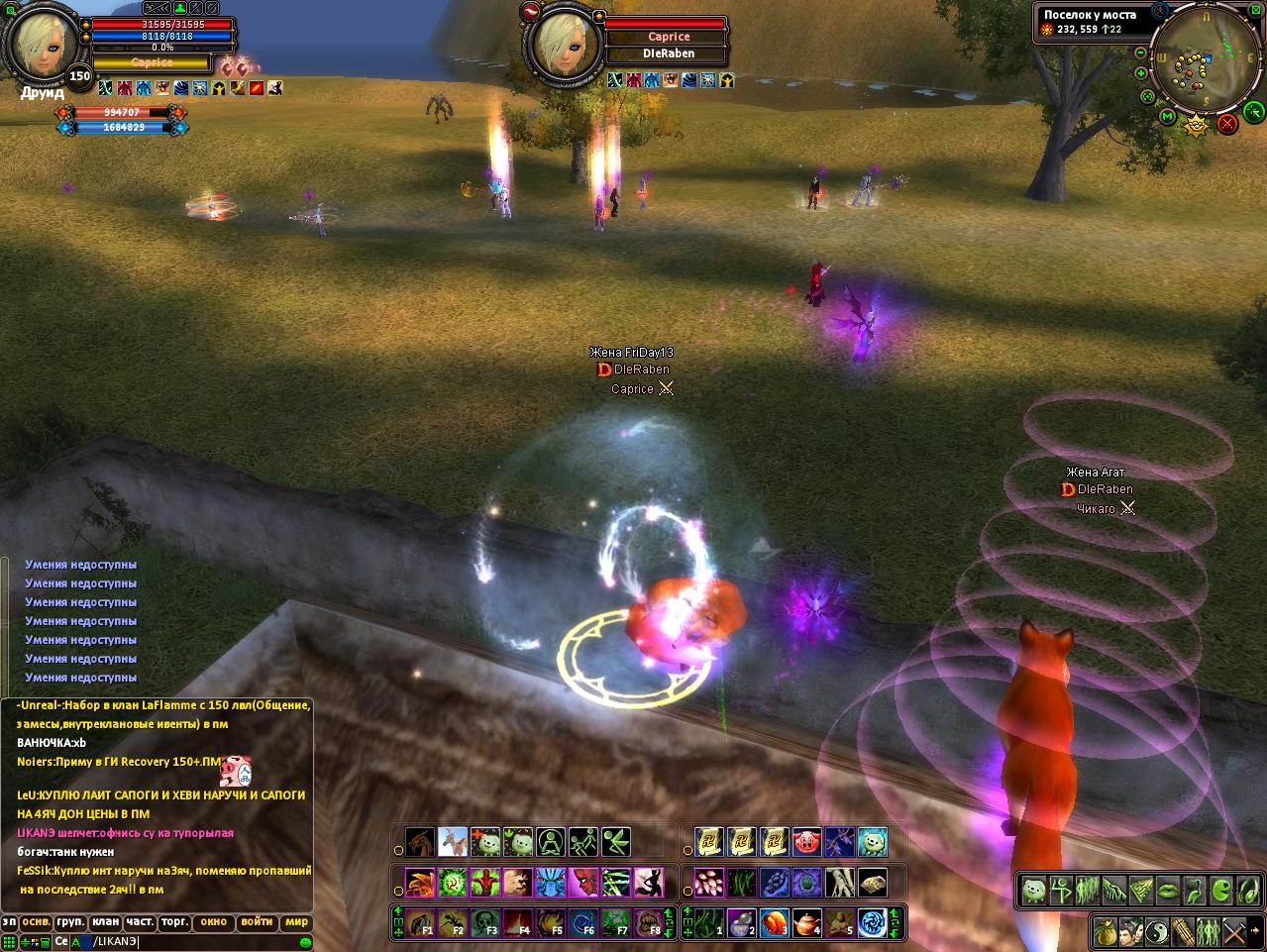Image resolution: width=1267 pixels, height=952 pixels.
Task: Use the white horse mount icon
Action: tap(453, 842)
